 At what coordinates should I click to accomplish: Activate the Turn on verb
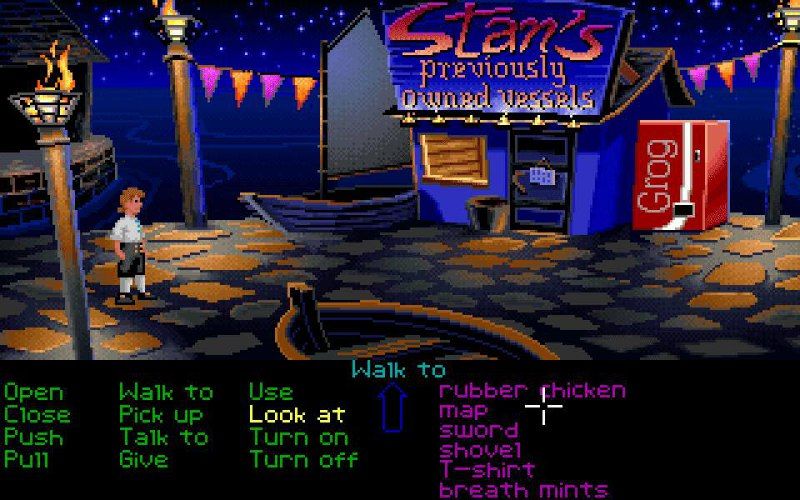point(299,437)
